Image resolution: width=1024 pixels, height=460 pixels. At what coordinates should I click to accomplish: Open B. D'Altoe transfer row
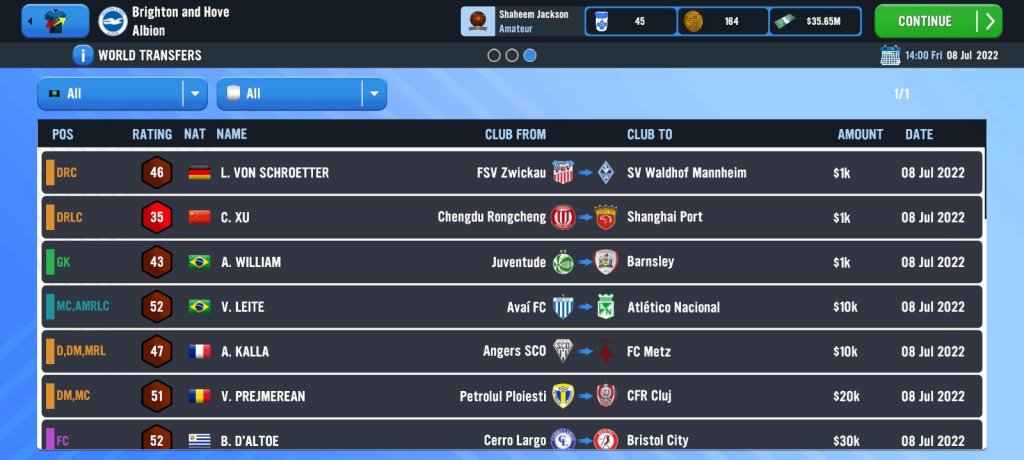click(512, 439)
